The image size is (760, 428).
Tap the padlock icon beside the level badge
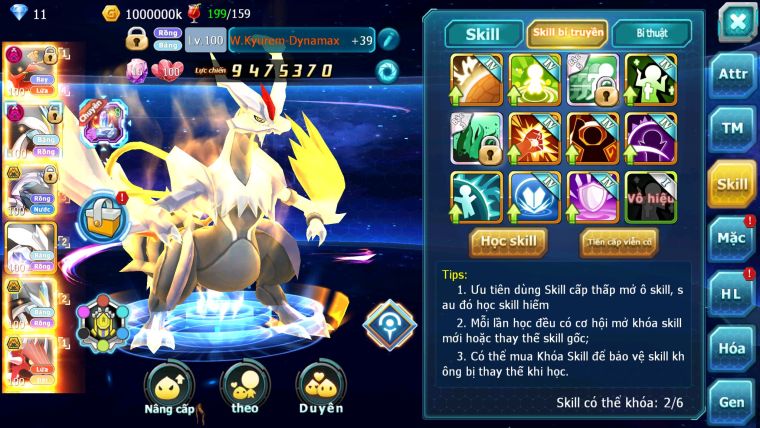[x=137, y=40]
